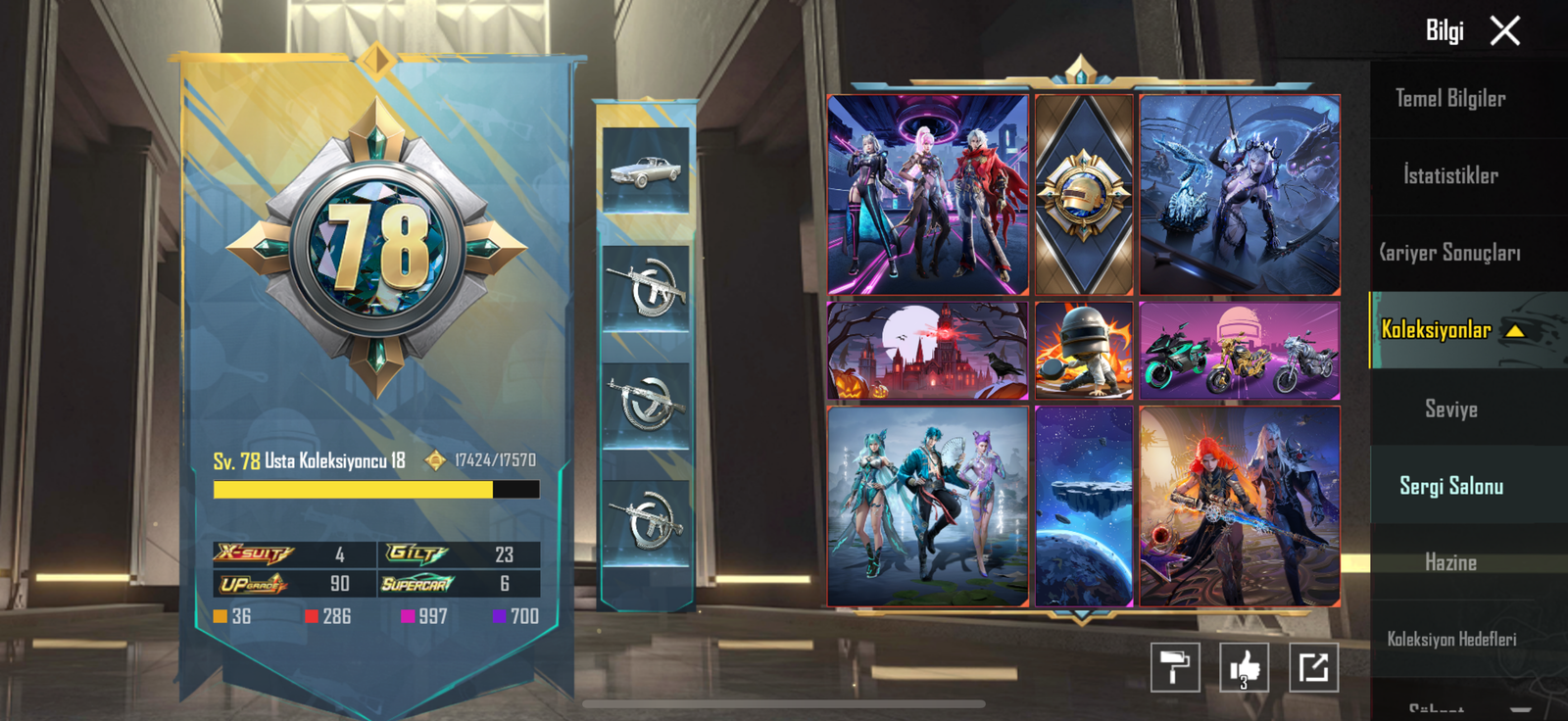This screenshot has height=721, width=1568.
Task: Tap the share export icon
Action: click(1313, 668)
